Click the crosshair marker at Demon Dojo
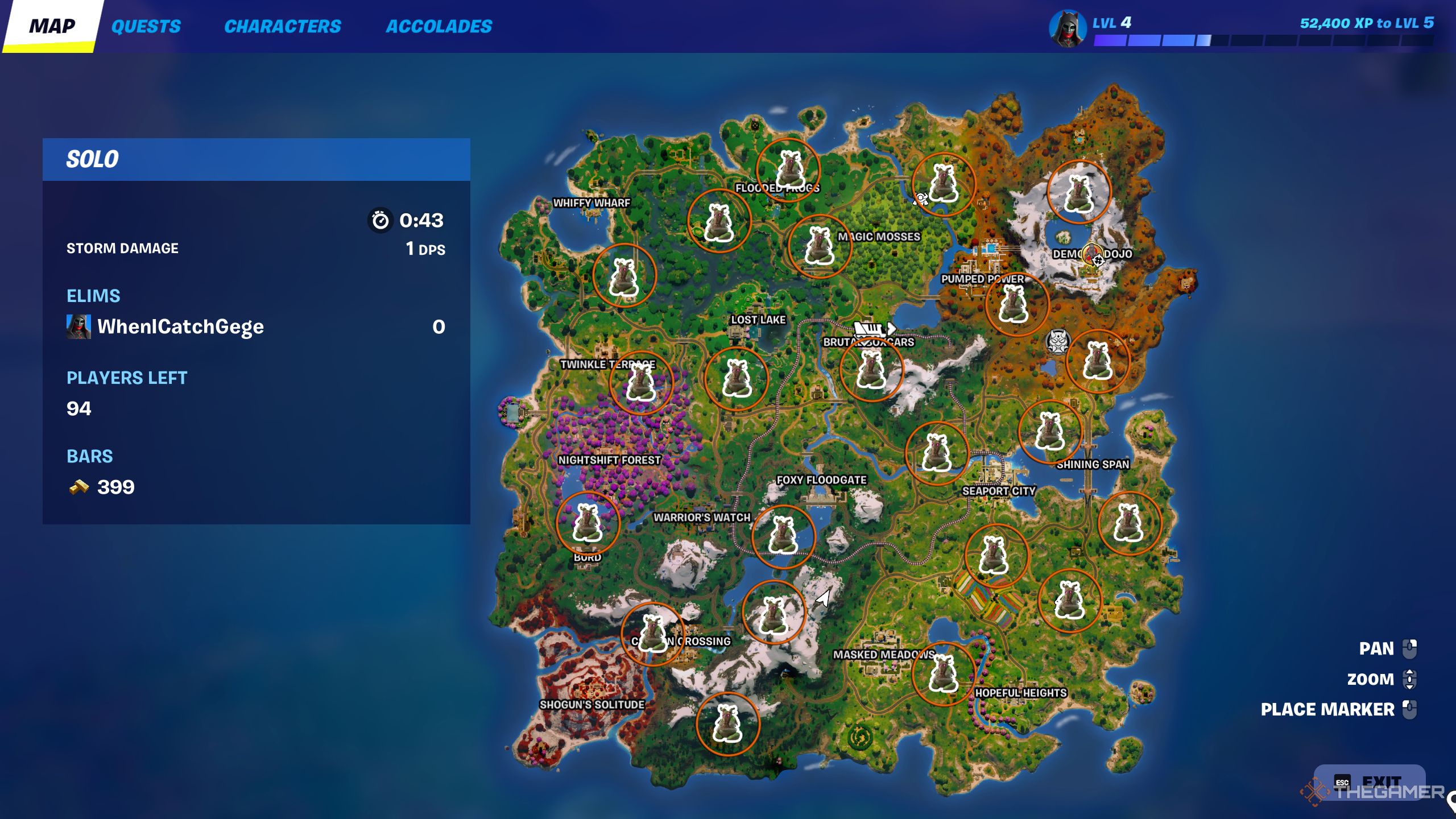 pos(1098,261)
